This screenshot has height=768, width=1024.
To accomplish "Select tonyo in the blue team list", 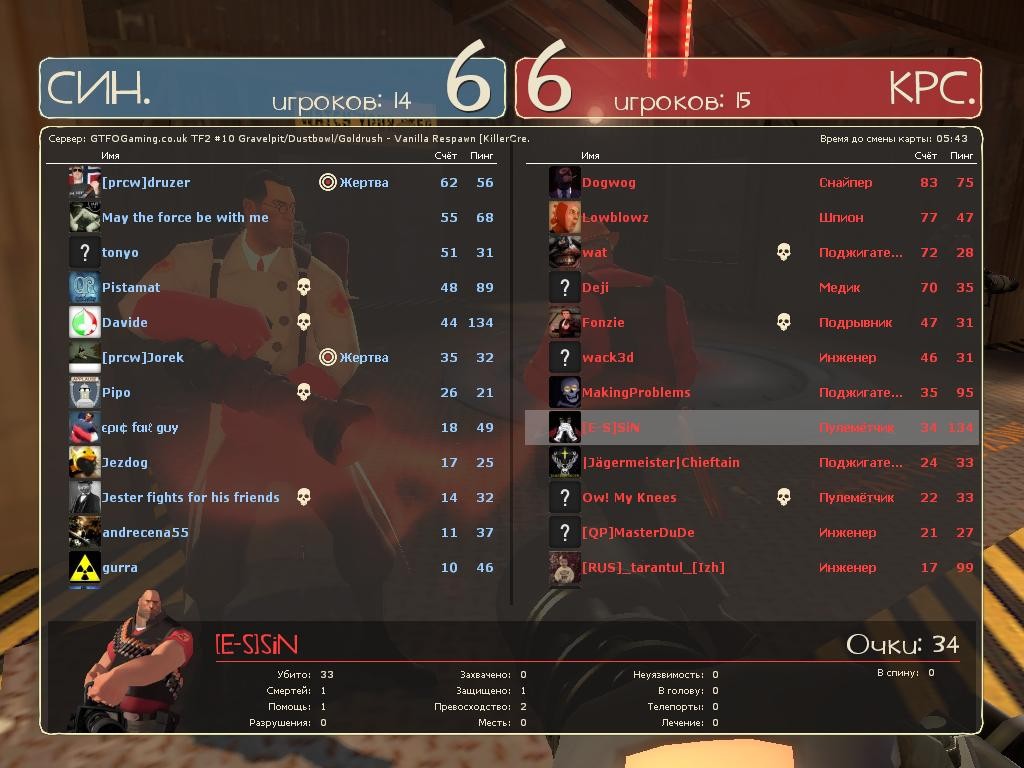I will (120, 253).
